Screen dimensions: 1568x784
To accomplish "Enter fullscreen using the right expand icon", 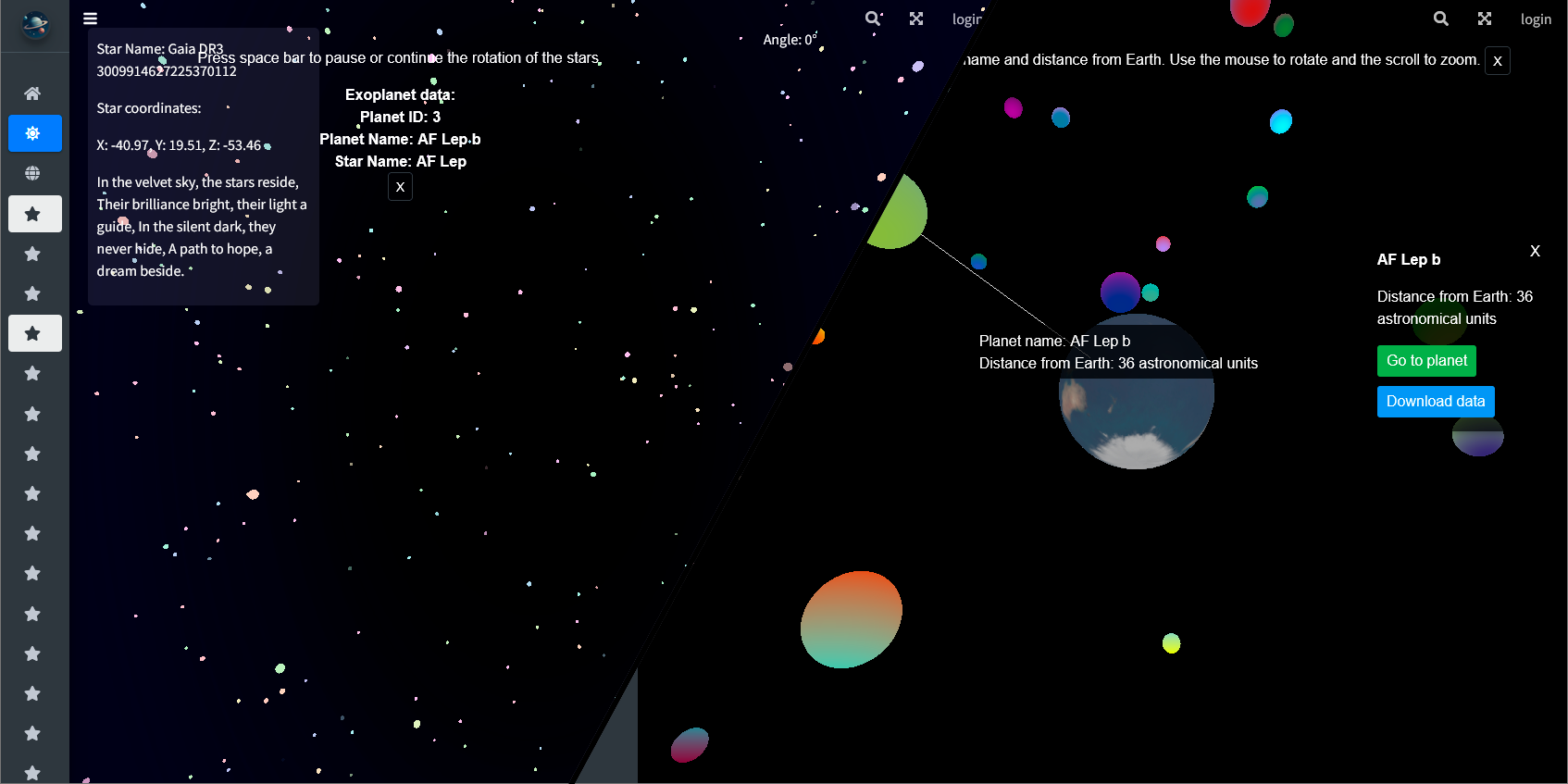I will [1484, 19].
